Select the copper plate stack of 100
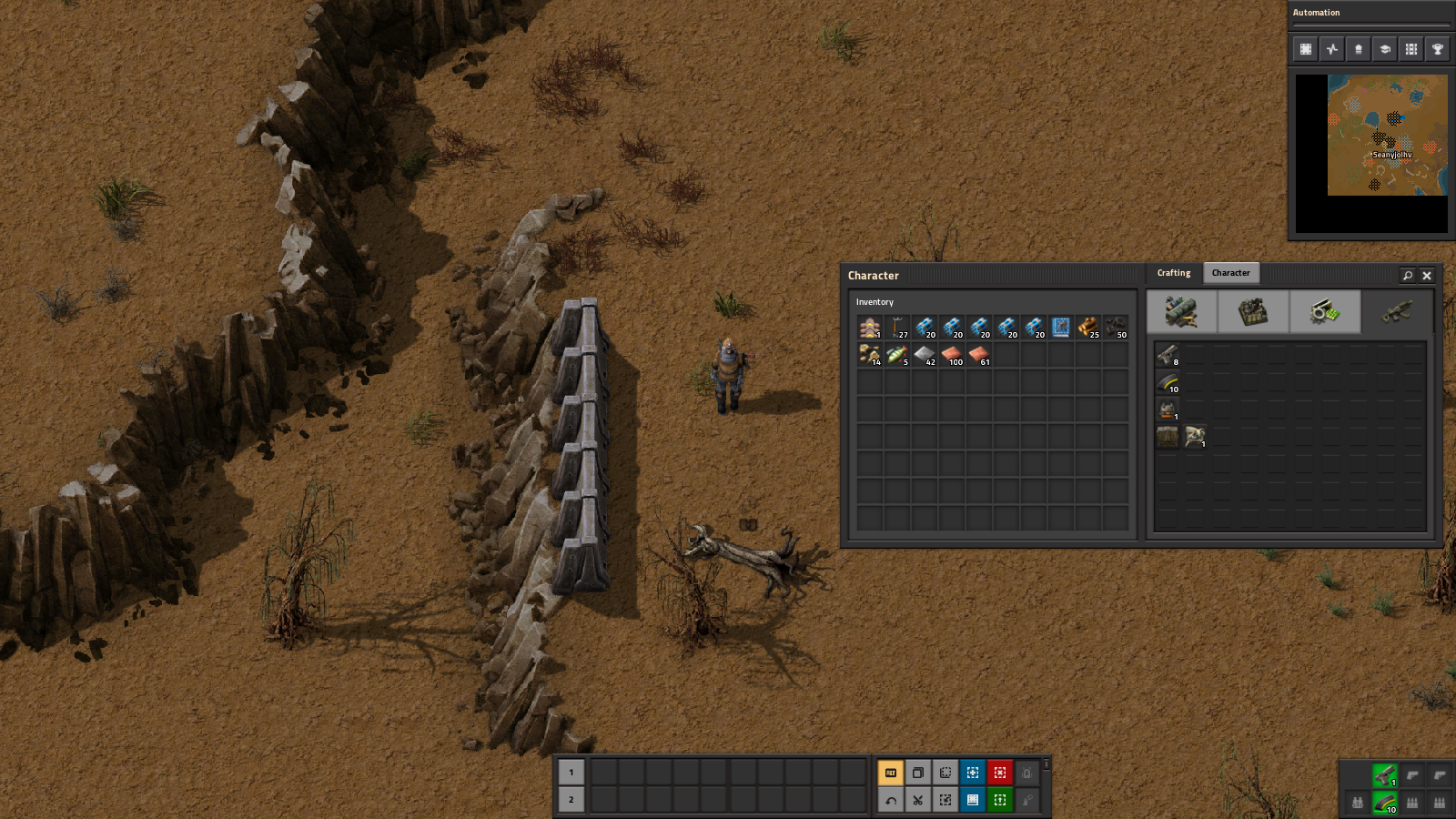Image resolution: width=1456 pixels, height=819 pixels. click(952, 355)
